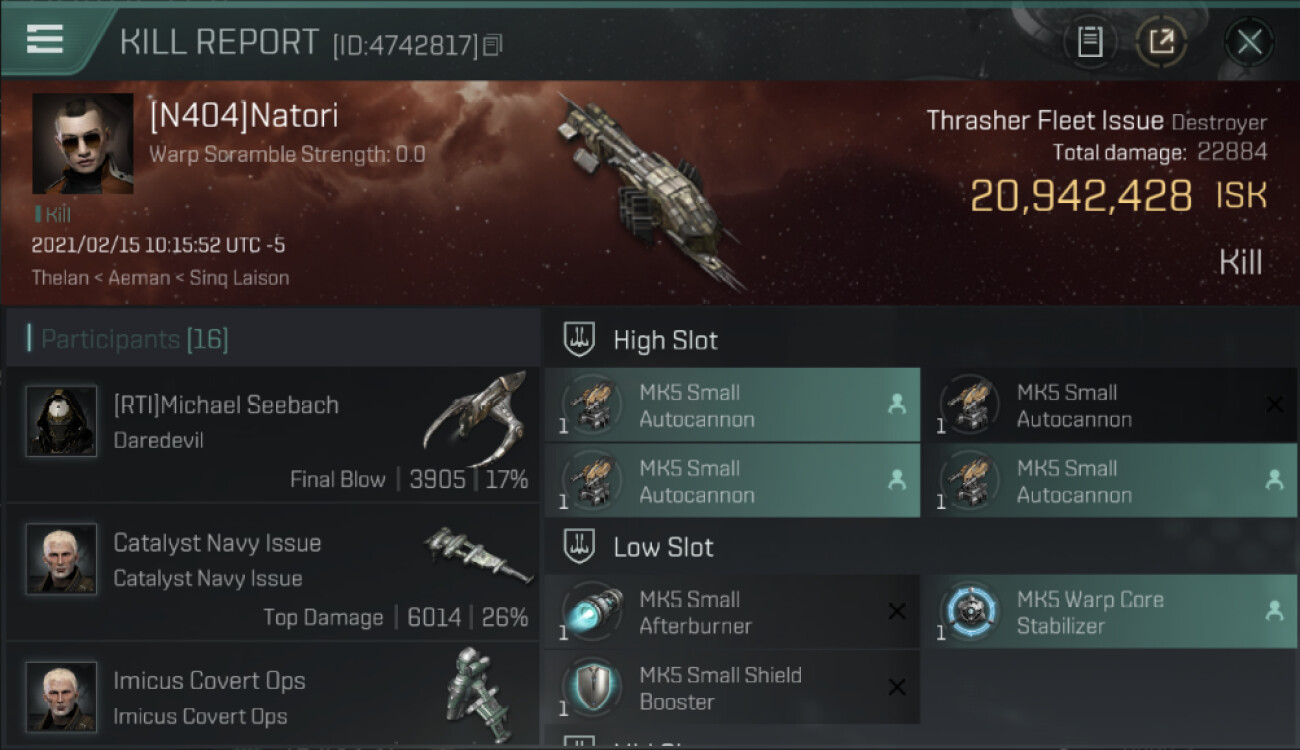Image resolution: width=1300 pixels, height=750 pixels.
Task: Select the MK5 Small Shield Booster module
Action: pyautogui.click(x=731, y=687)
